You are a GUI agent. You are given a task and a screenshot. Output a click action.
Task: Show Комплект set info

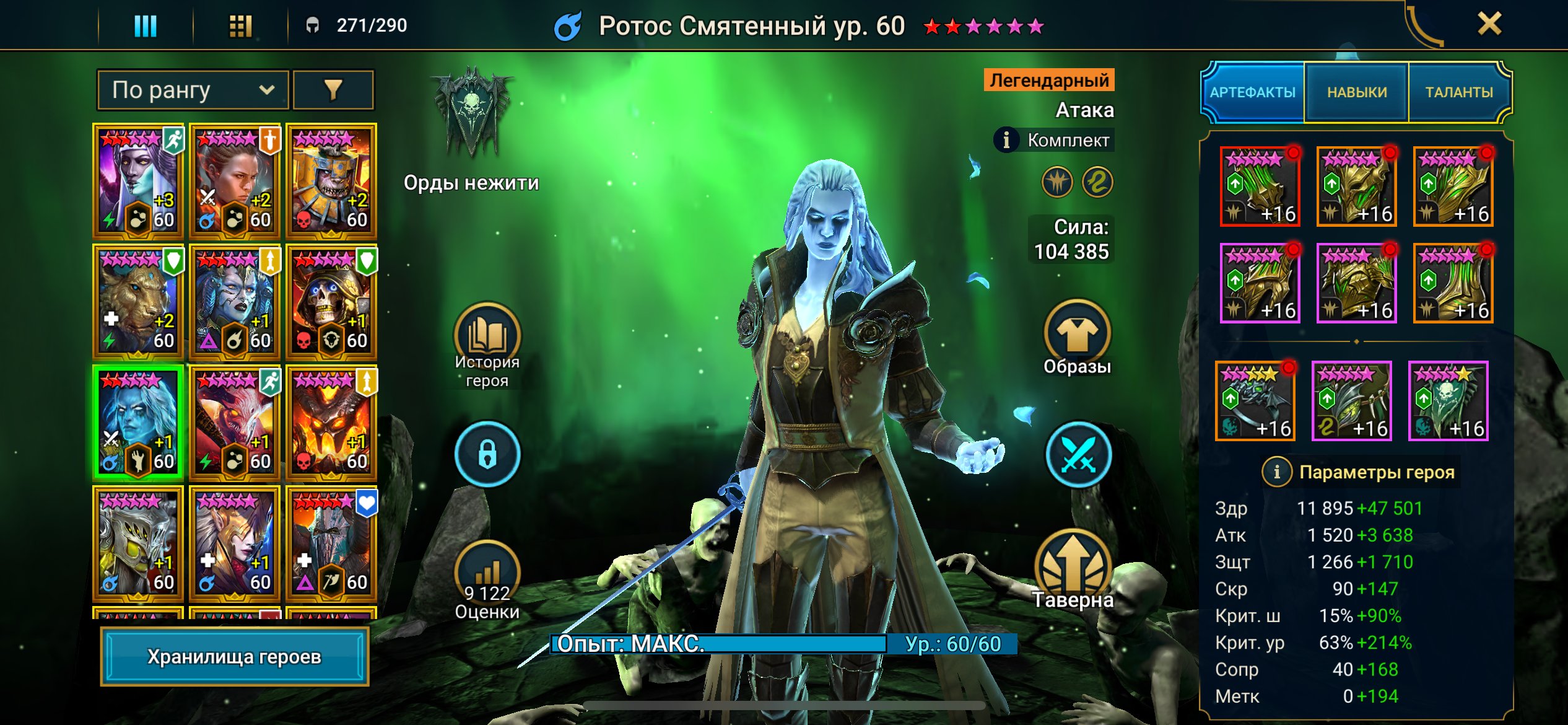click(1006, 140)
